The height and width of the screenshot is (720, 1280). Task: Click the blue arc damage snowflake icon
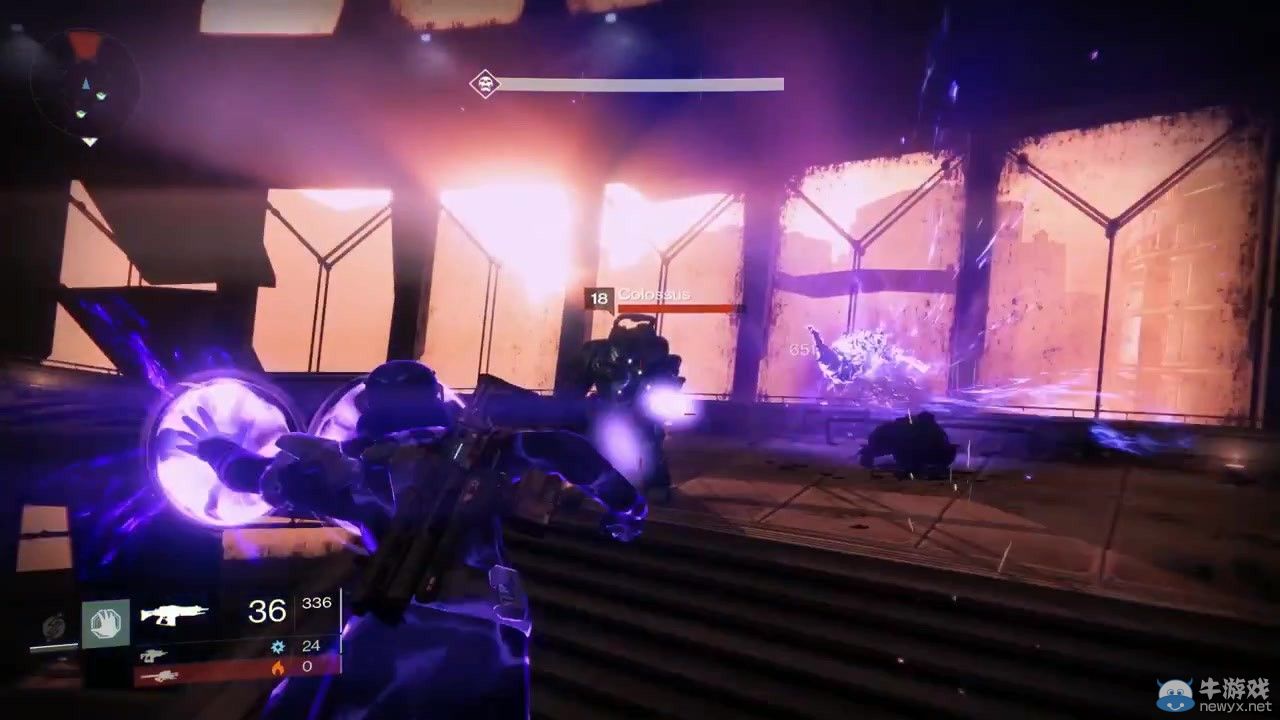pyautogui.click(x=279, y=645)
